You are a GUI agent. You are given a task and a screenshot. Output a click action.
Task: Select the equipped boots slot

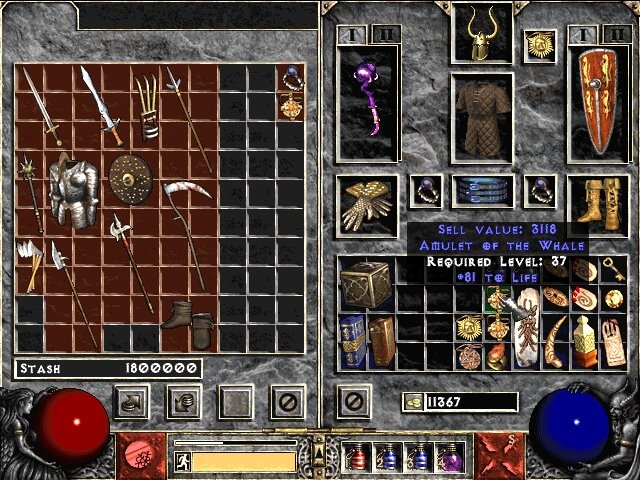598,203
